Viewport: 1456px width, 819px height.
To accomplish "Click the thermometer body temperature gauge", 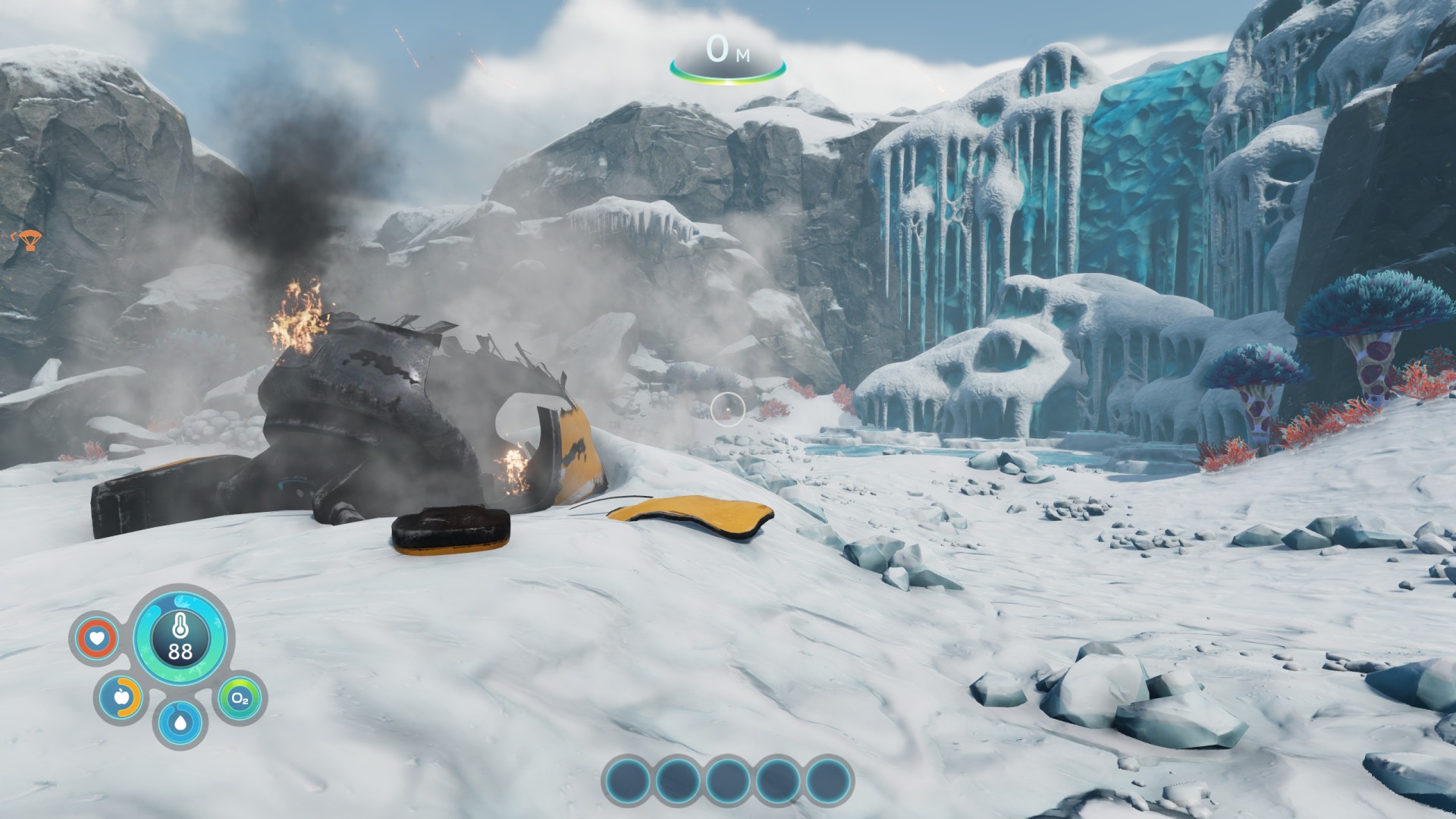I will (180, 637).
